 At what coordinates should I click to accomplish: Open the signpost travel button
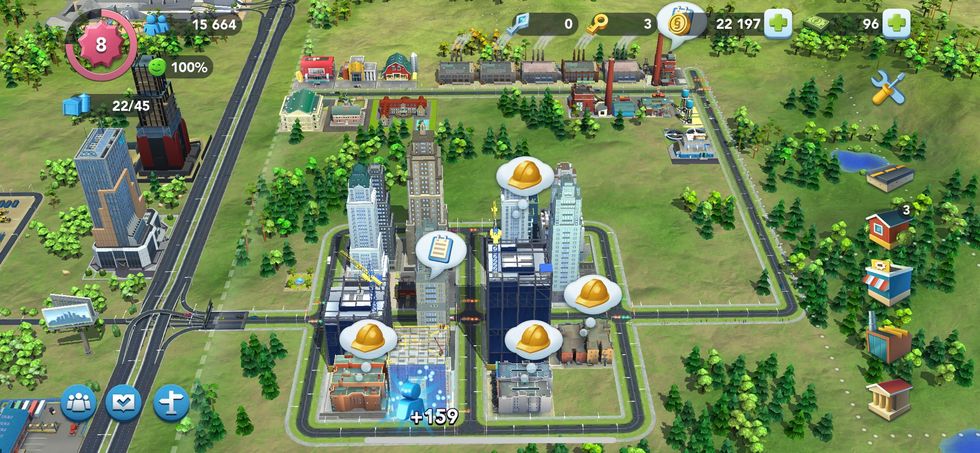pyautogui.click(x=171, y=403)
